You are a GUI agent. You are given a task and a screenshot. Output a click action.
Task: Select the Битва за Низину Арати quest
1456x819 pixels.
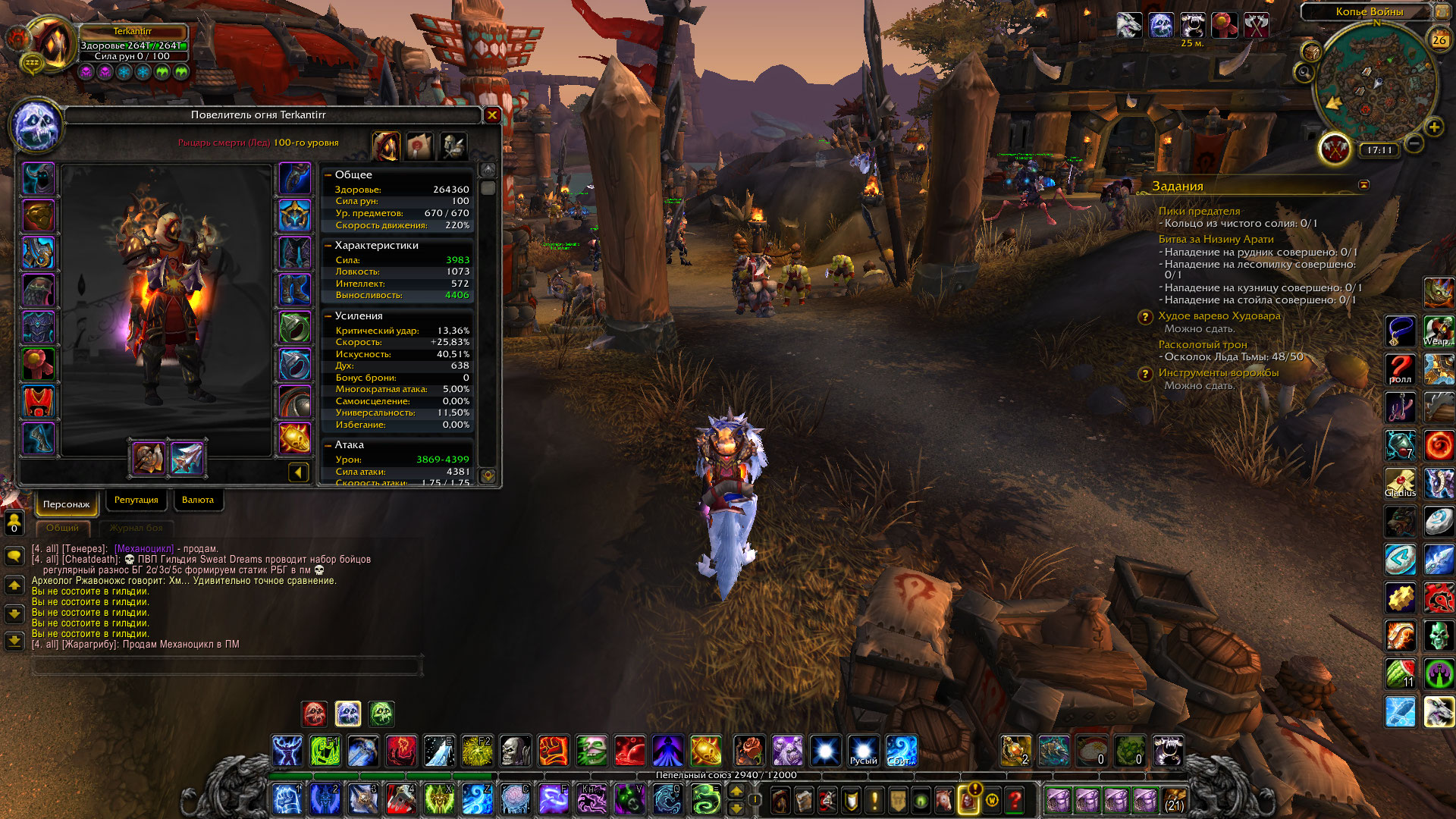pos(1216,240)
